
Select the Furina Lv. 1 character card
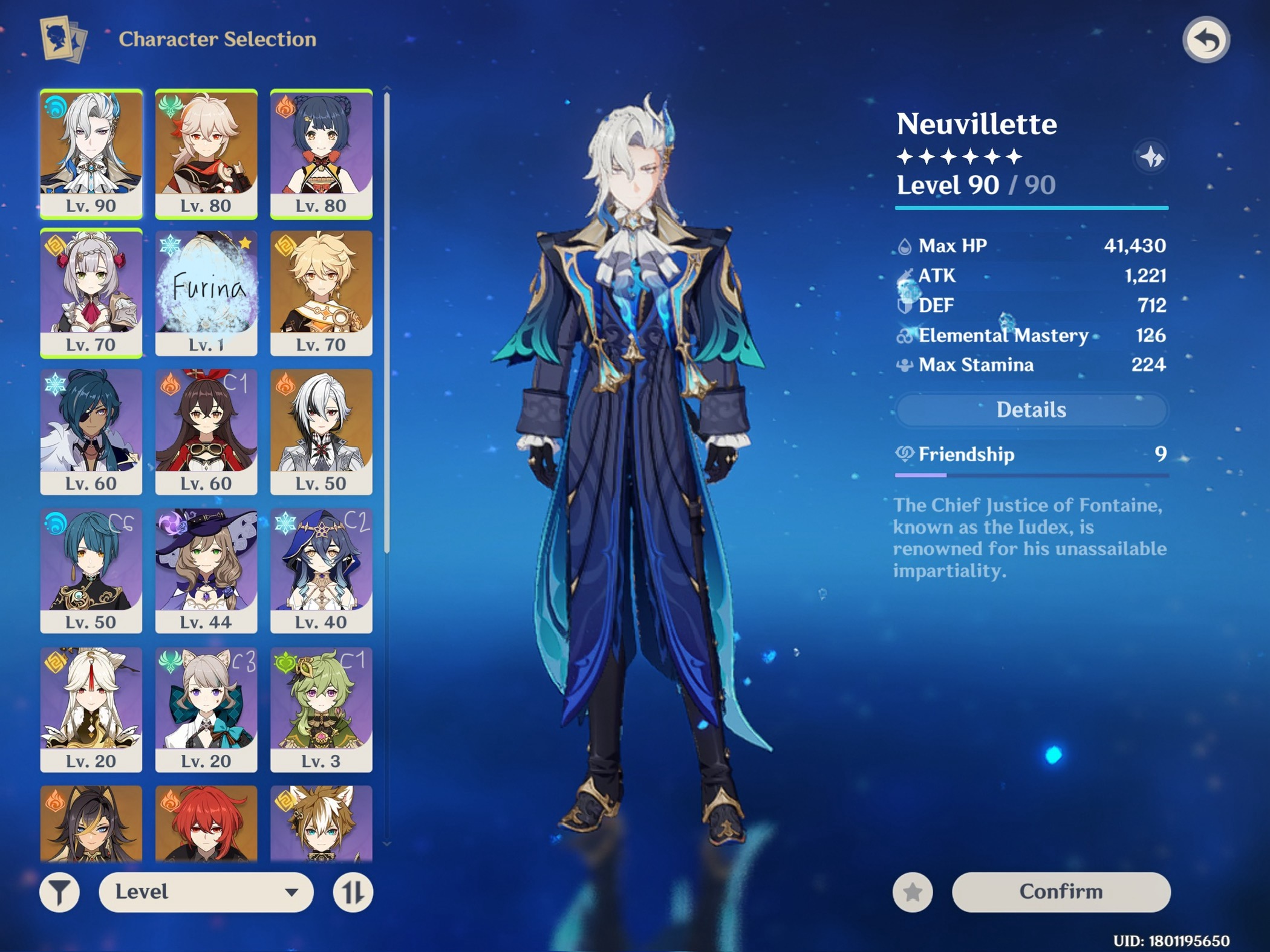[x=206, y=290]
